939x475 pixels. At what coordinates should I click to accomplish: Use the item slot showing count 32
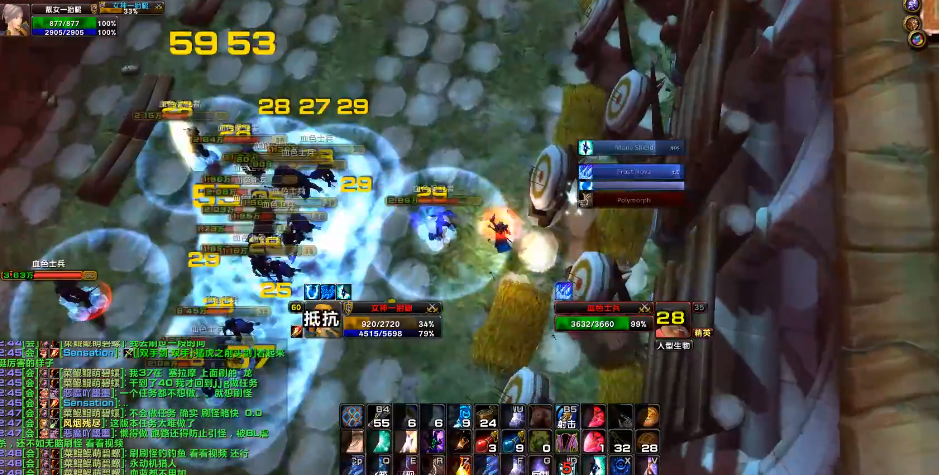[x=623, y=441]
